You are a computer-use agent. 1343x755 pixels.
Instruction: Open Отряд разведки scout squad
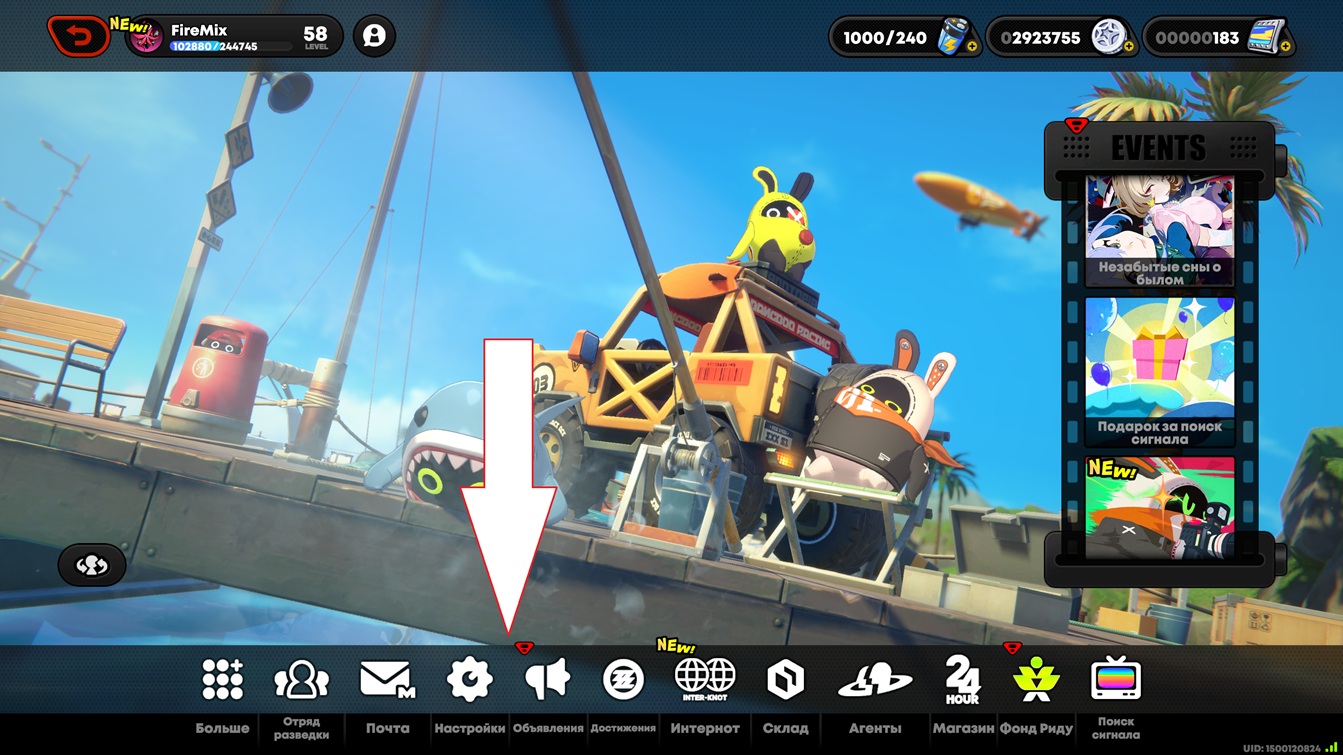[x=301, y=680]
